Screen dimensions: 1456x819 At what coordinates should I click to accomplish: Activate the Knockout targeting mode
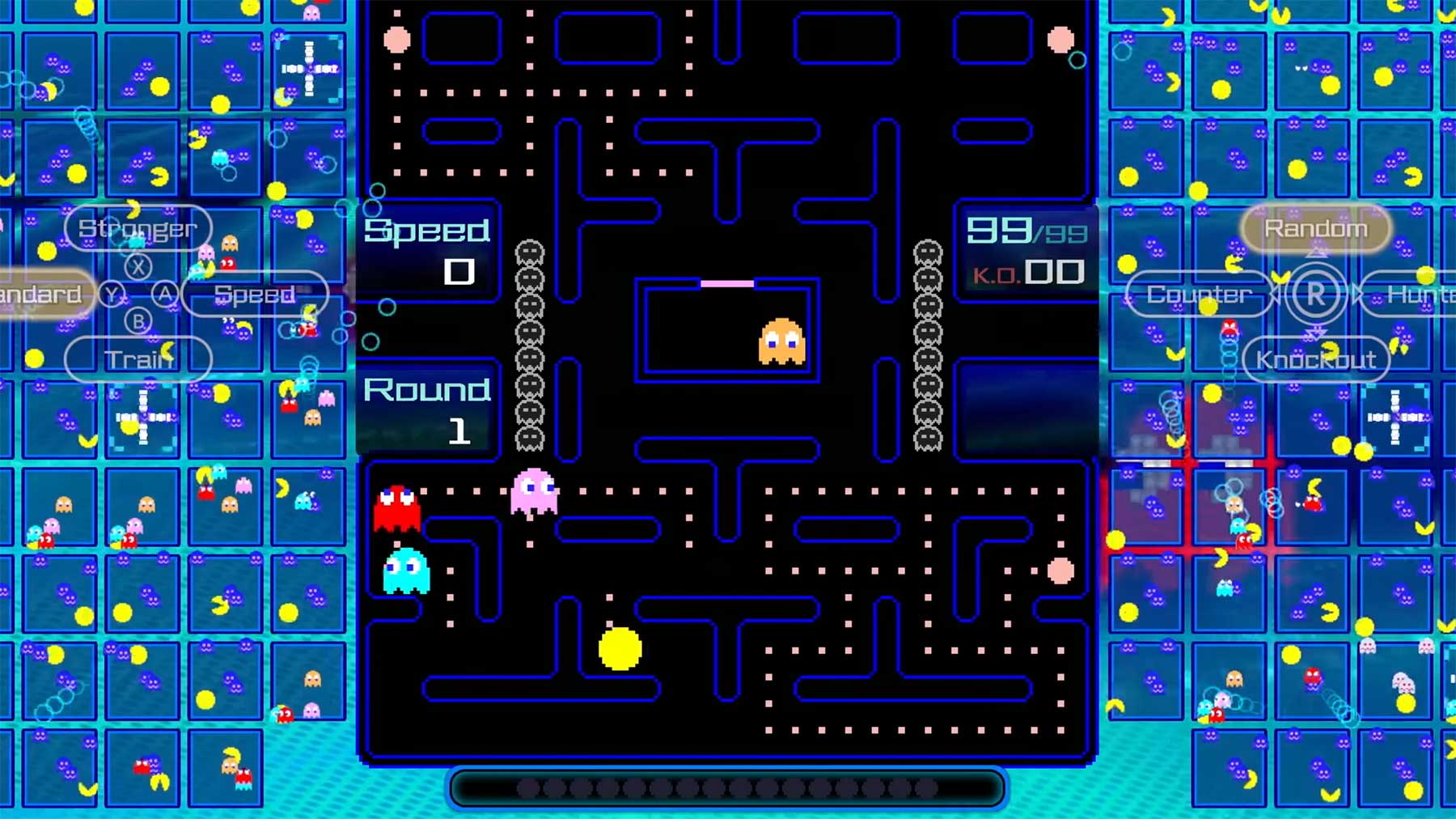[1315, 359]
